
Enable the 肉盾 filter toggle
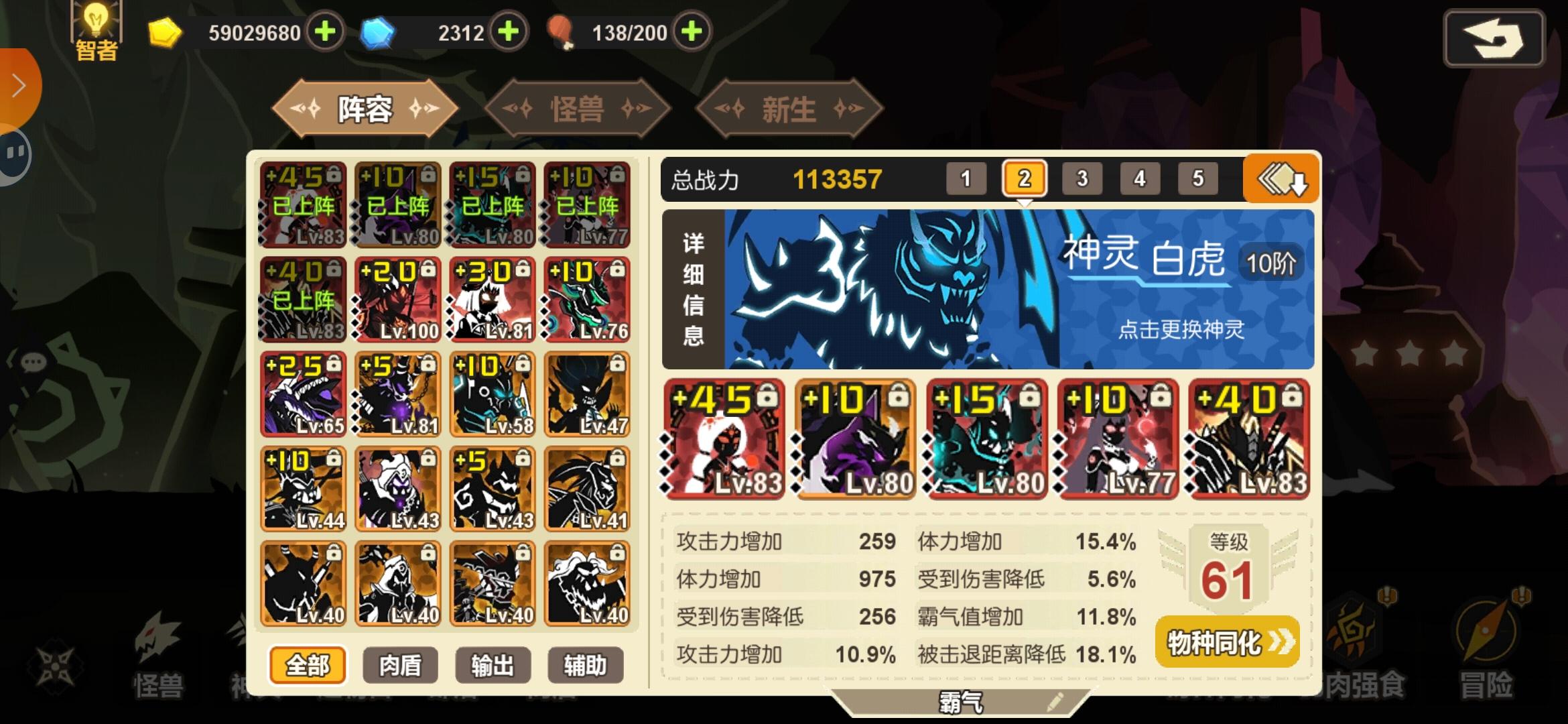(x=399, y=665)
